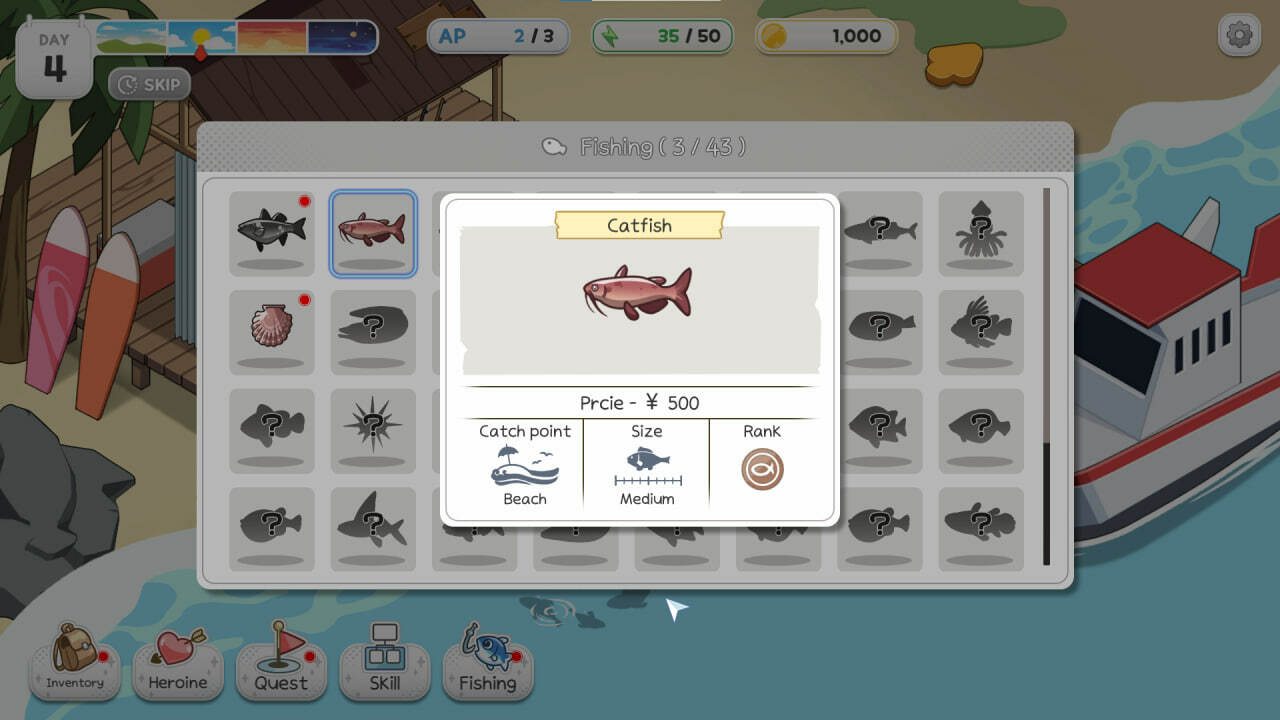This screenshot has width=1280, height=720.
Task: Click the Medium size fish icon
Action: pyautogui.click(x=645, y=465)
